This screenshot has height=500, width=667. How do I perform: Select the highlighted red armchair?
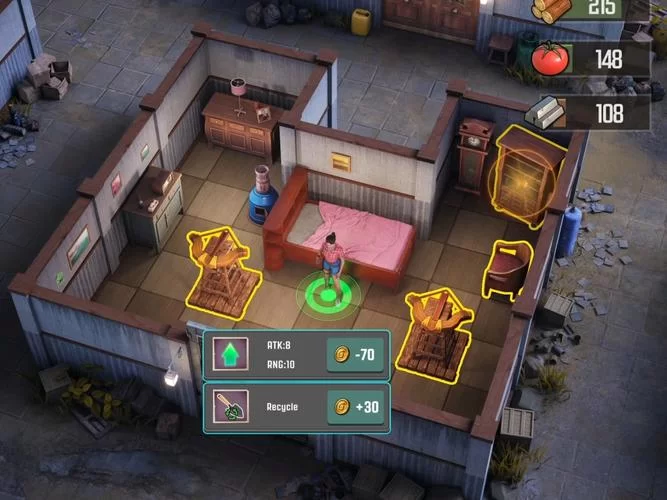[x=508, y=270]
